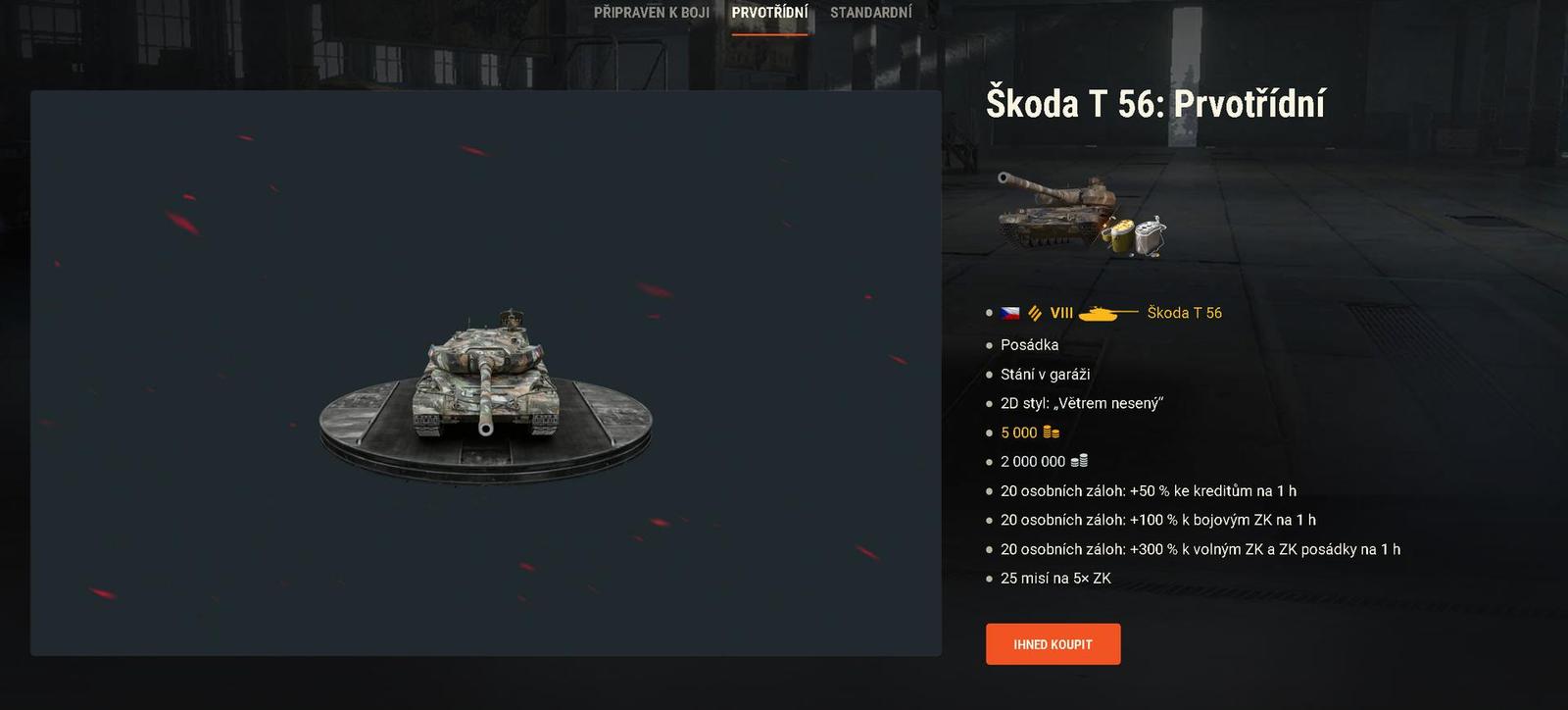Click the orange underline below PRVOTŘÍDNÍ
1568x710 pixels.
click(768, 36)
